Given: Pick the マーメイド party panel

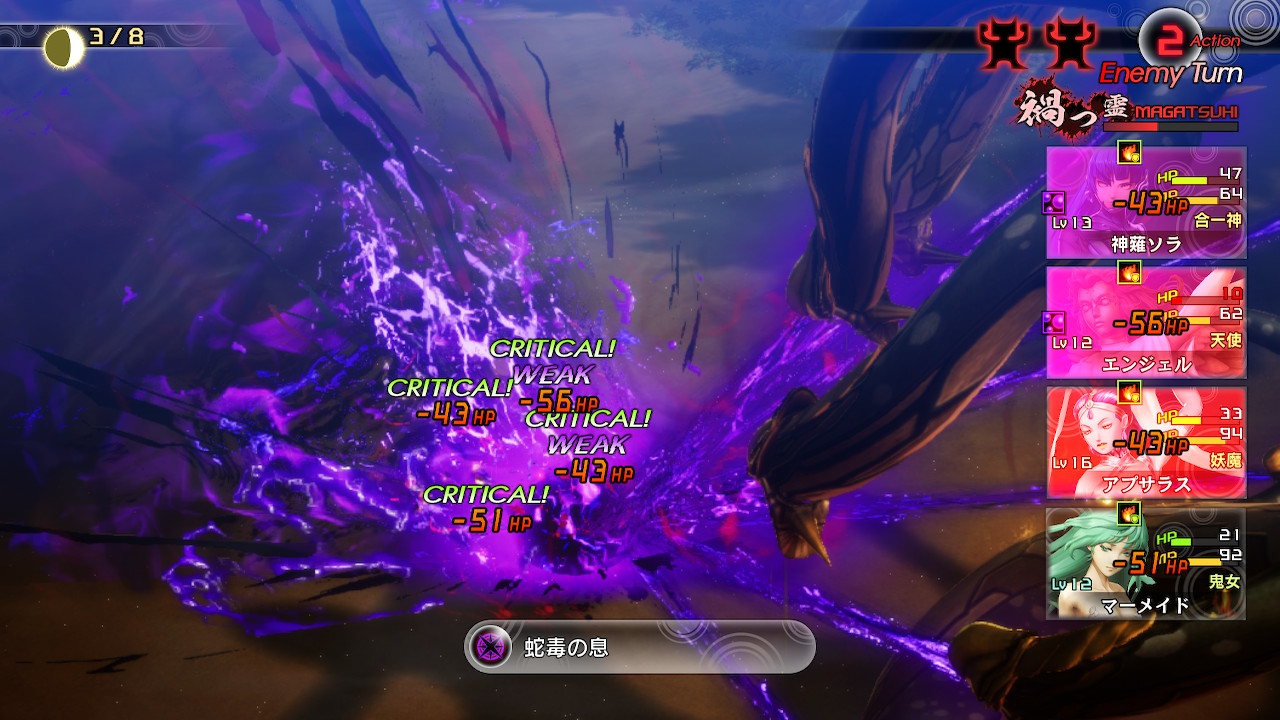Looking at the screenshot, I should click(1146, 563).
